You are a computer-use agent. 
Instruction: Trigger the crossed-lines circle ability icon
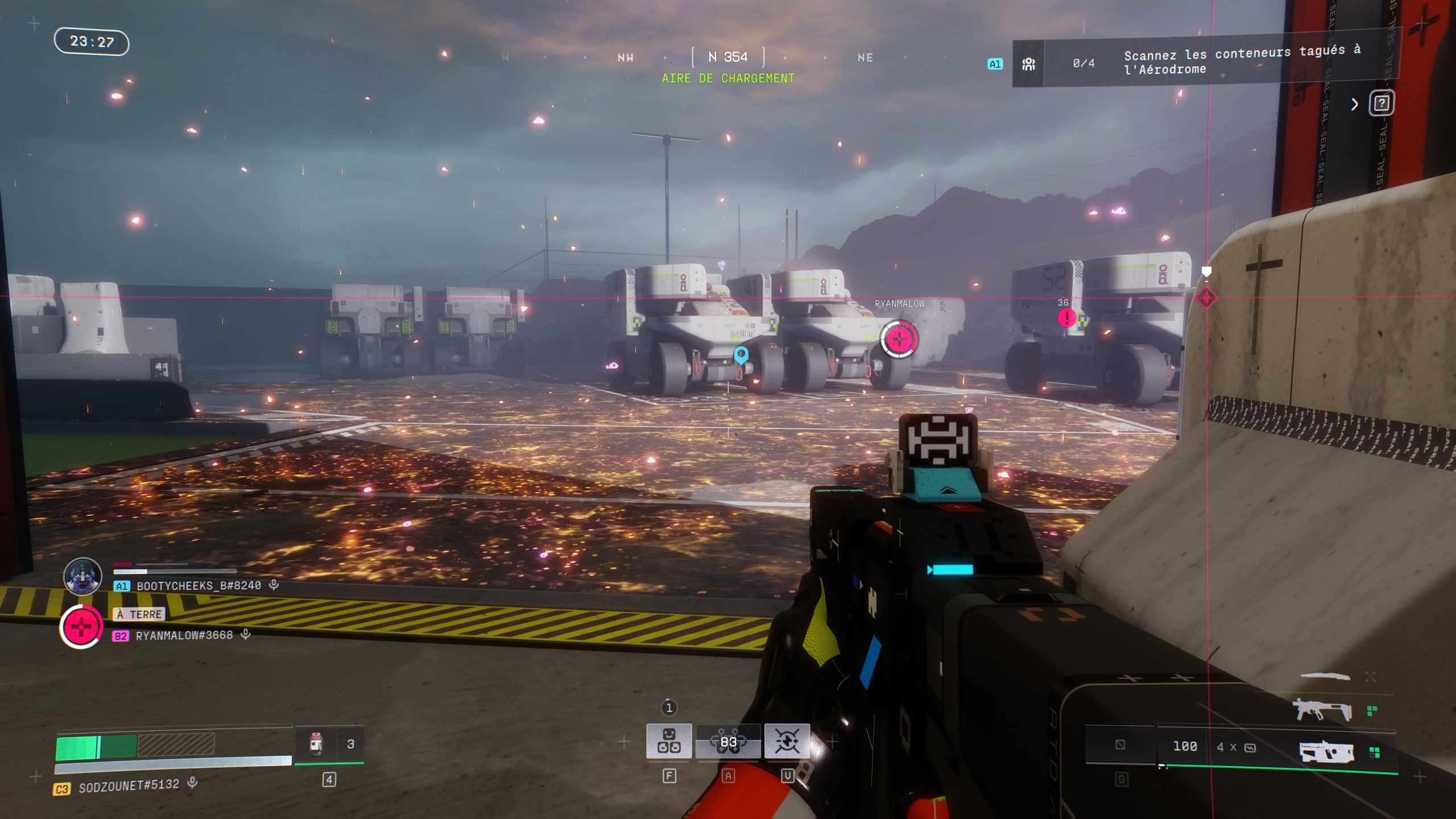click(x=787, y=741)
